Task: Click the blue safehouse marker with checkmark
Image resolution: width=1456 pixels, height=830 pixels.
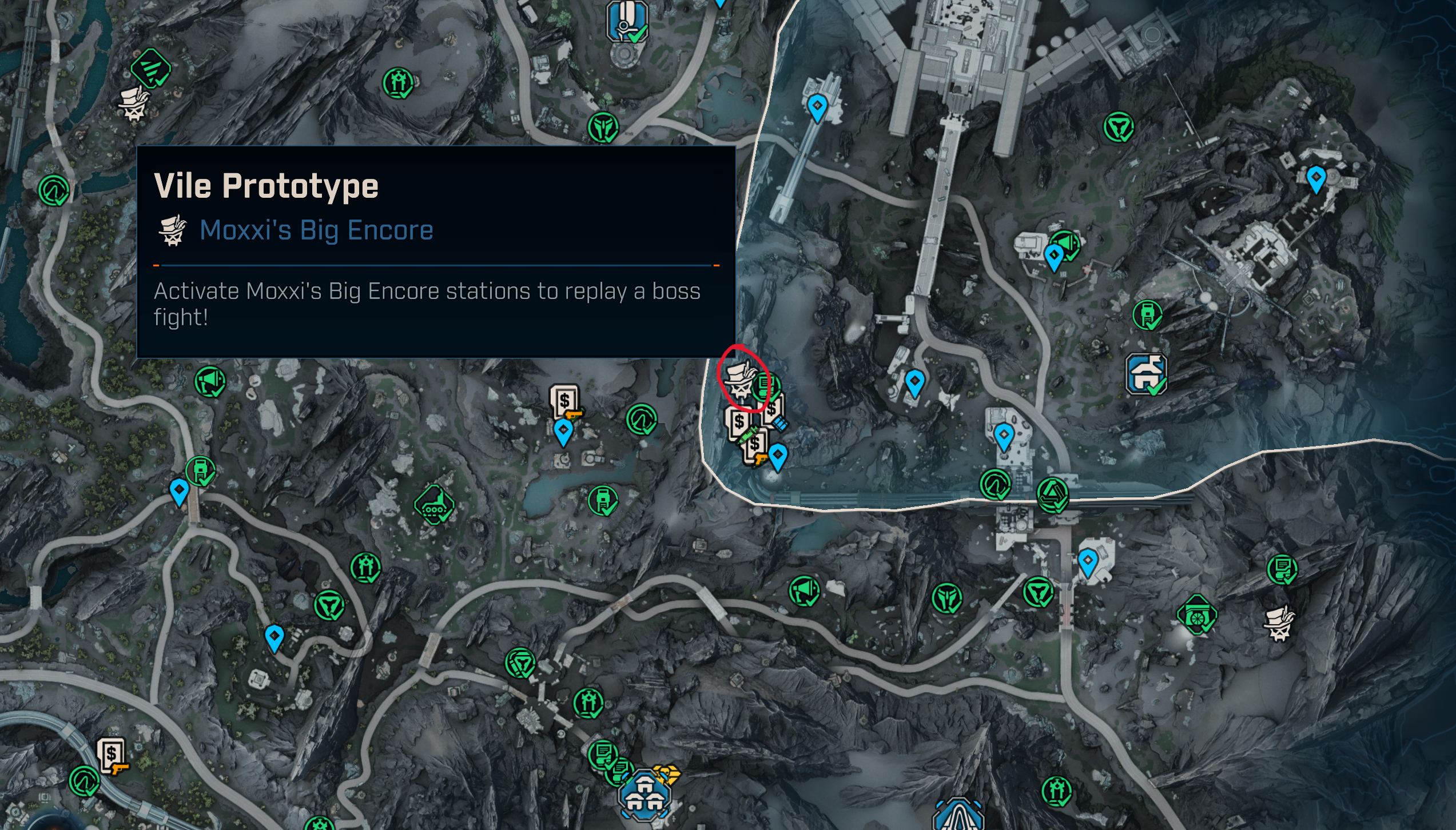Action: [x=1145, y=374]
